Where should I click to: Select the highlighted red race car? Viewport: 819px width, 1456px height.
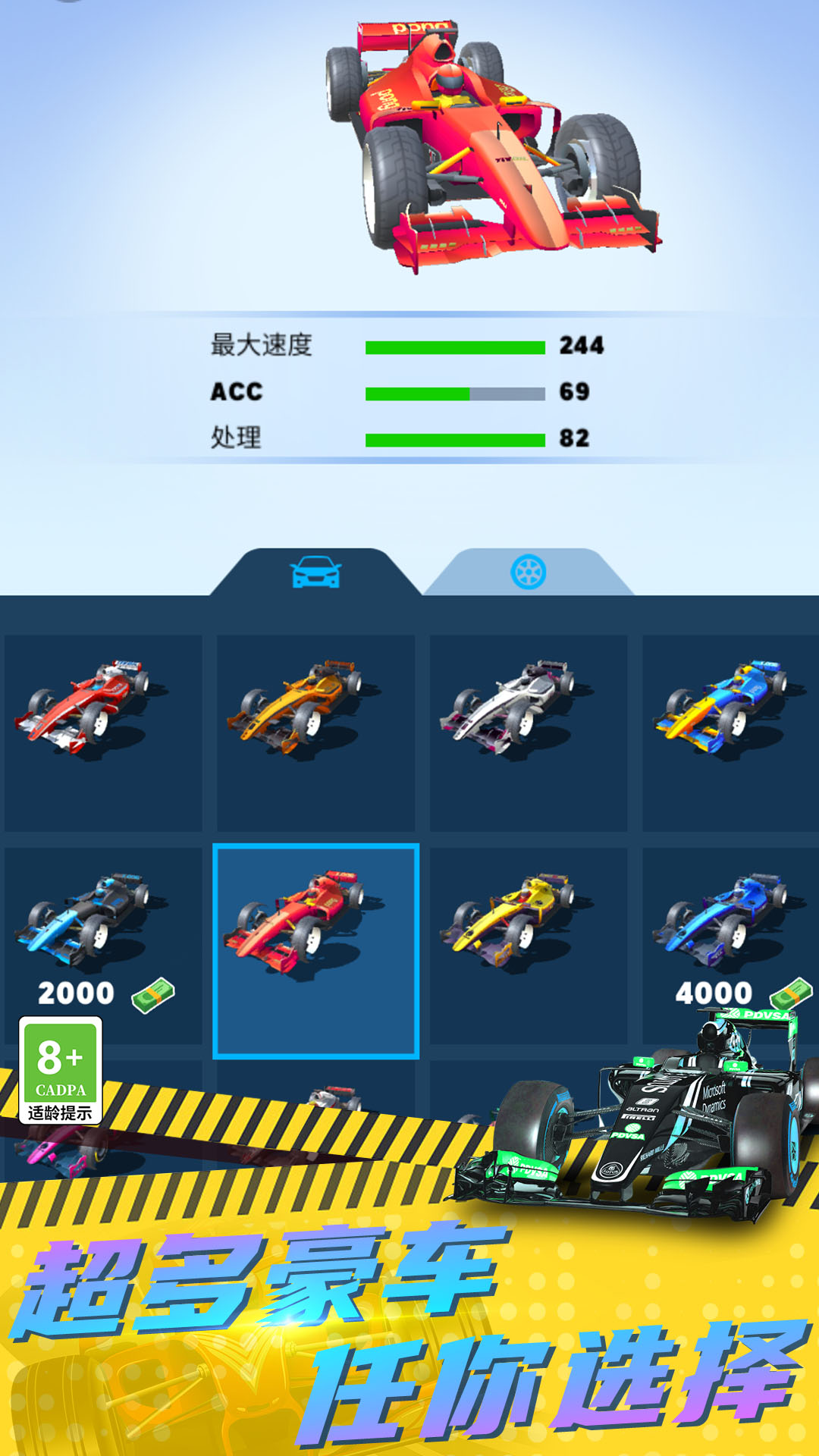pos(315,951)
